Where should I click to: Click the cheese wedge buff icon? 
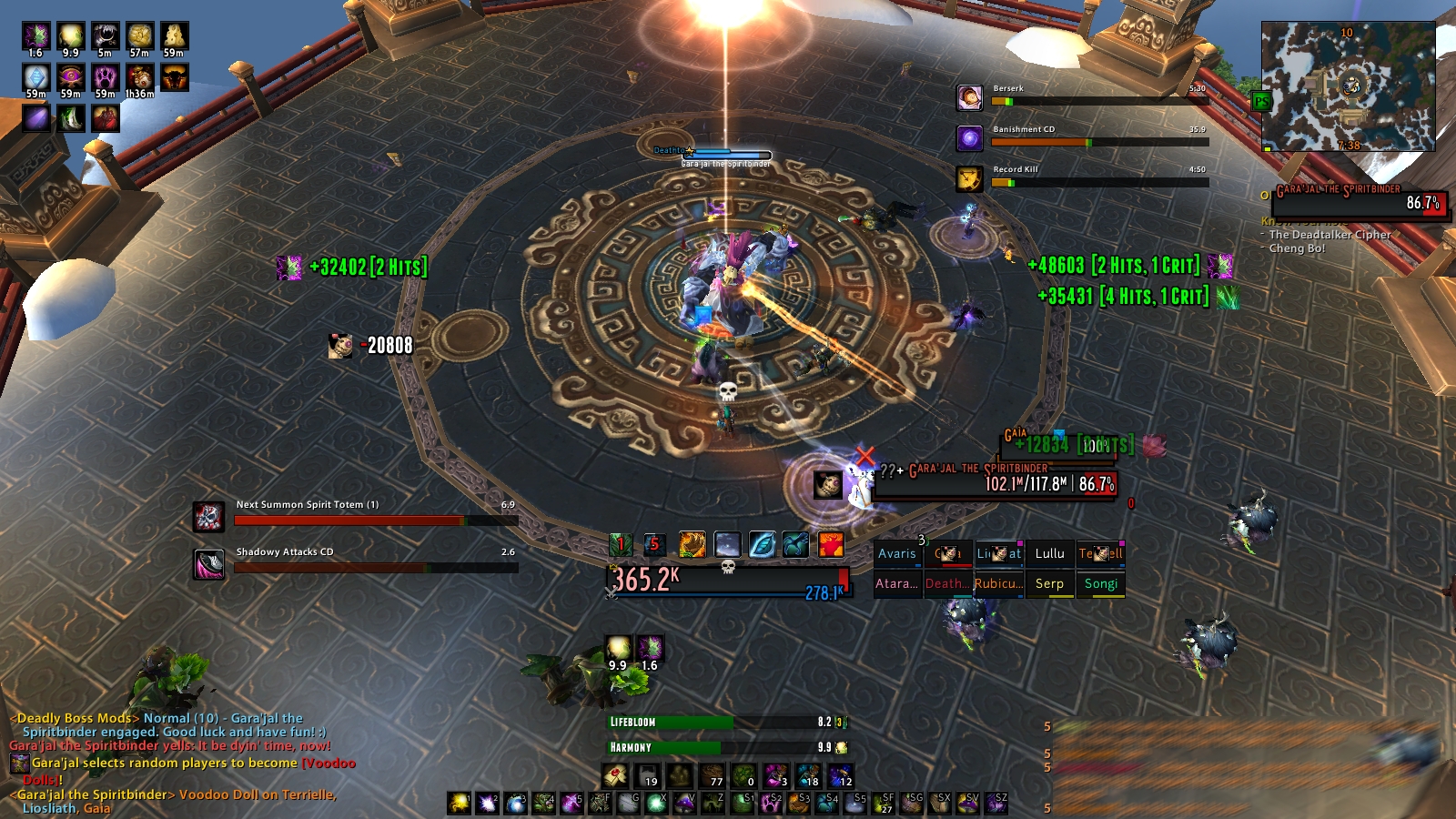tap(174, 36)
